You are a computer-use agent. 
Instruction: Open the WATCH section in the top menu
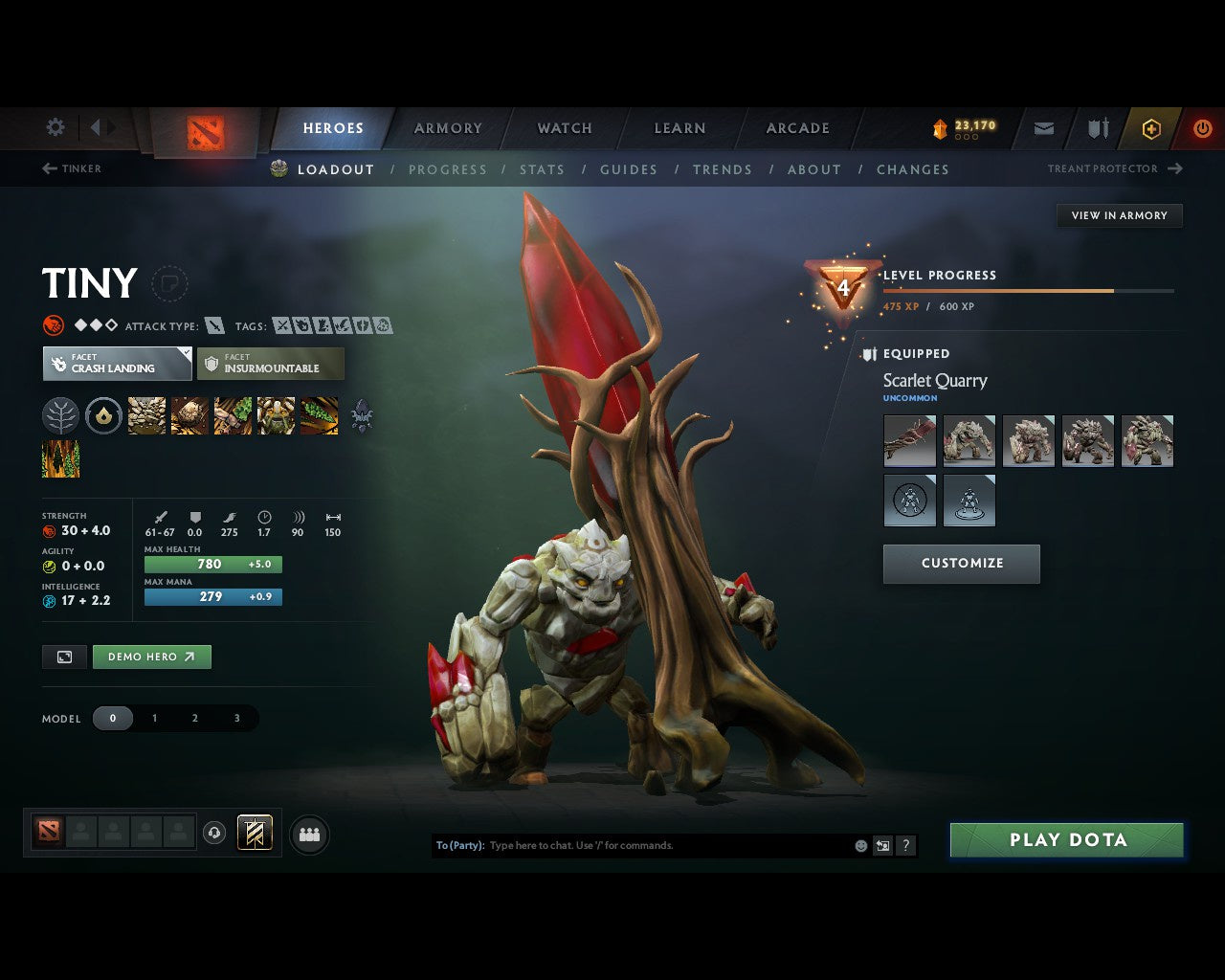coord(564,127)
